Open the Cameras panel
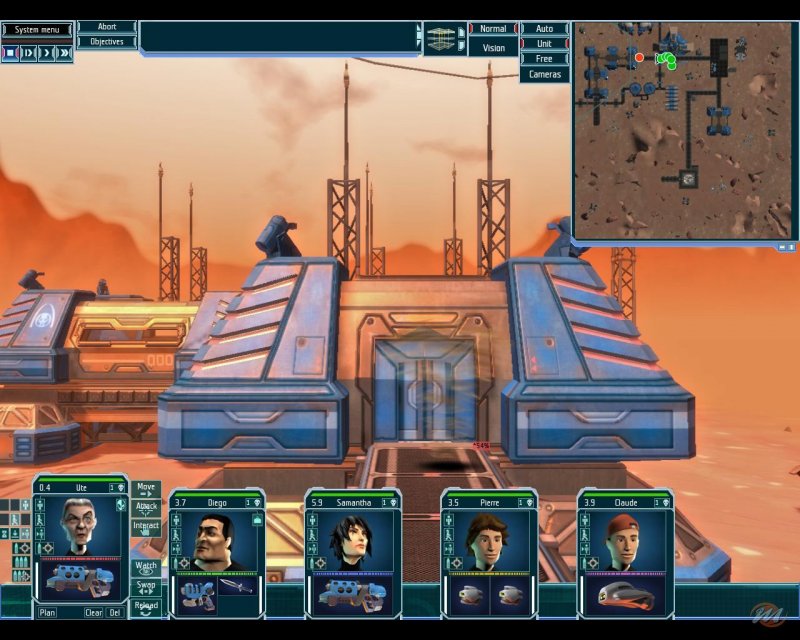The image size is (800, 640). coord(544,75)
